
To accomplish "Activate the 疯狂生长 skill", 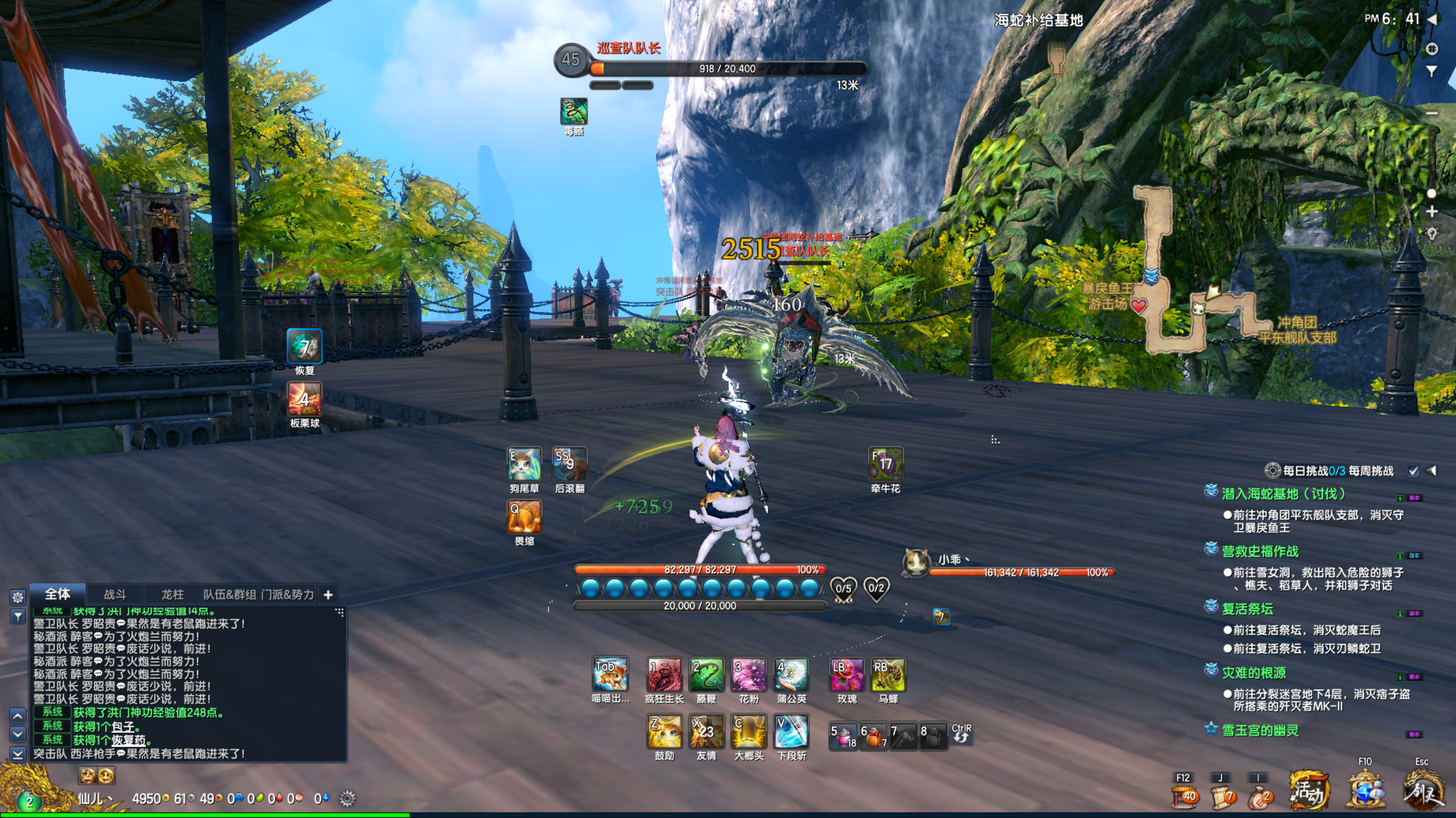I will coord(664,674).
